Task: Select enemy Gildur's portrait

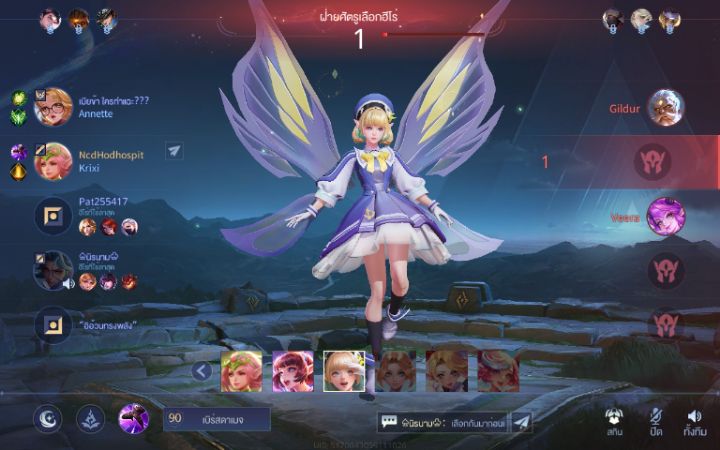Action: 665,107
